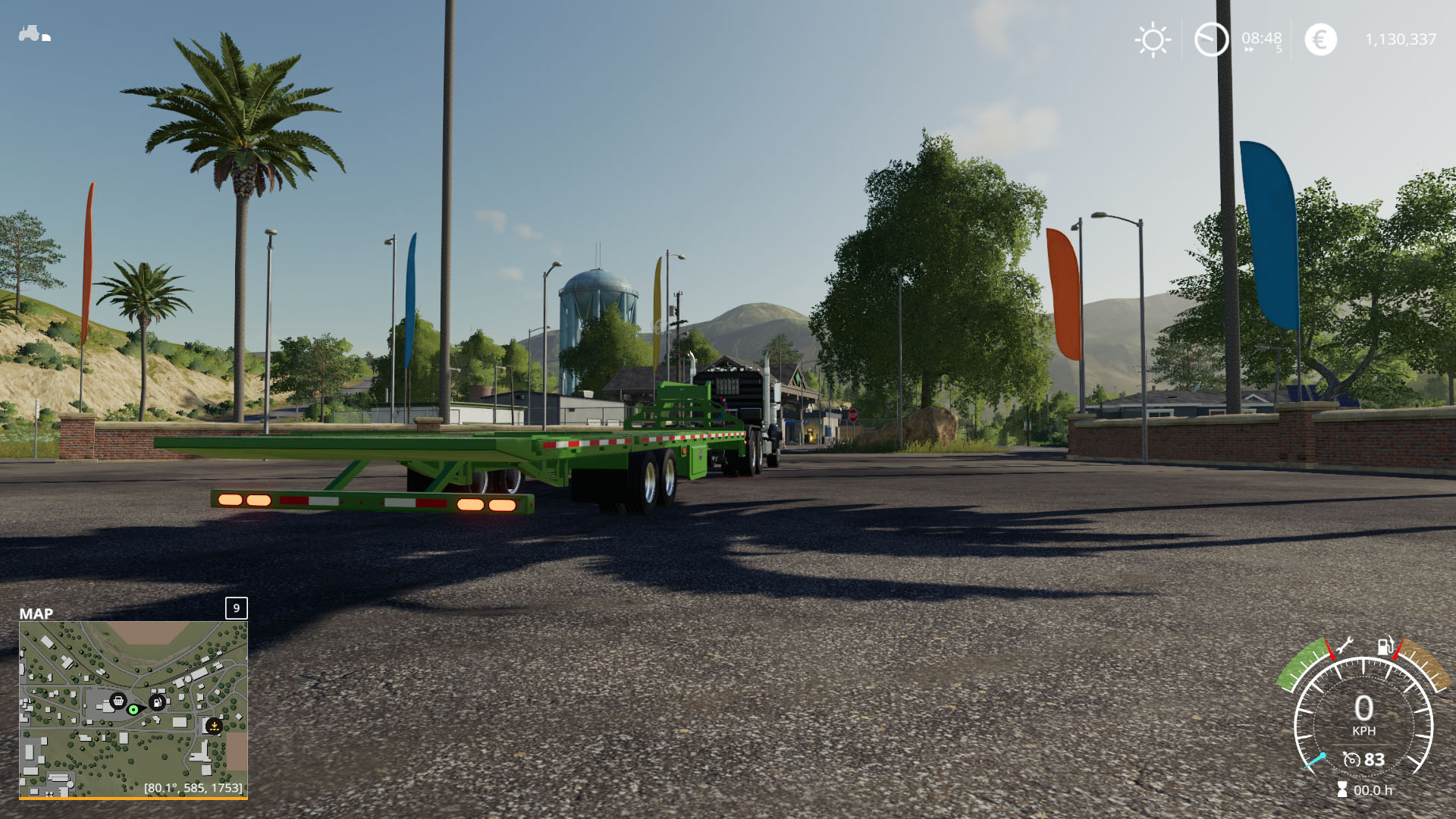Click the clock icon beside the time
This screenshot has width=1456, height=819.
(1211, 39)
